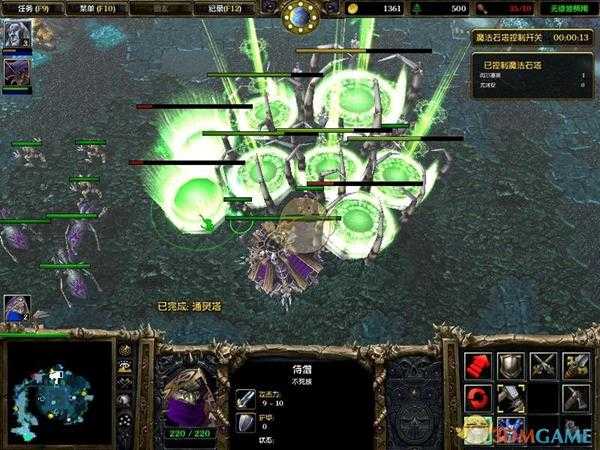Click the red ring command icon
The image size is (600, 450).
pos(479,397)
